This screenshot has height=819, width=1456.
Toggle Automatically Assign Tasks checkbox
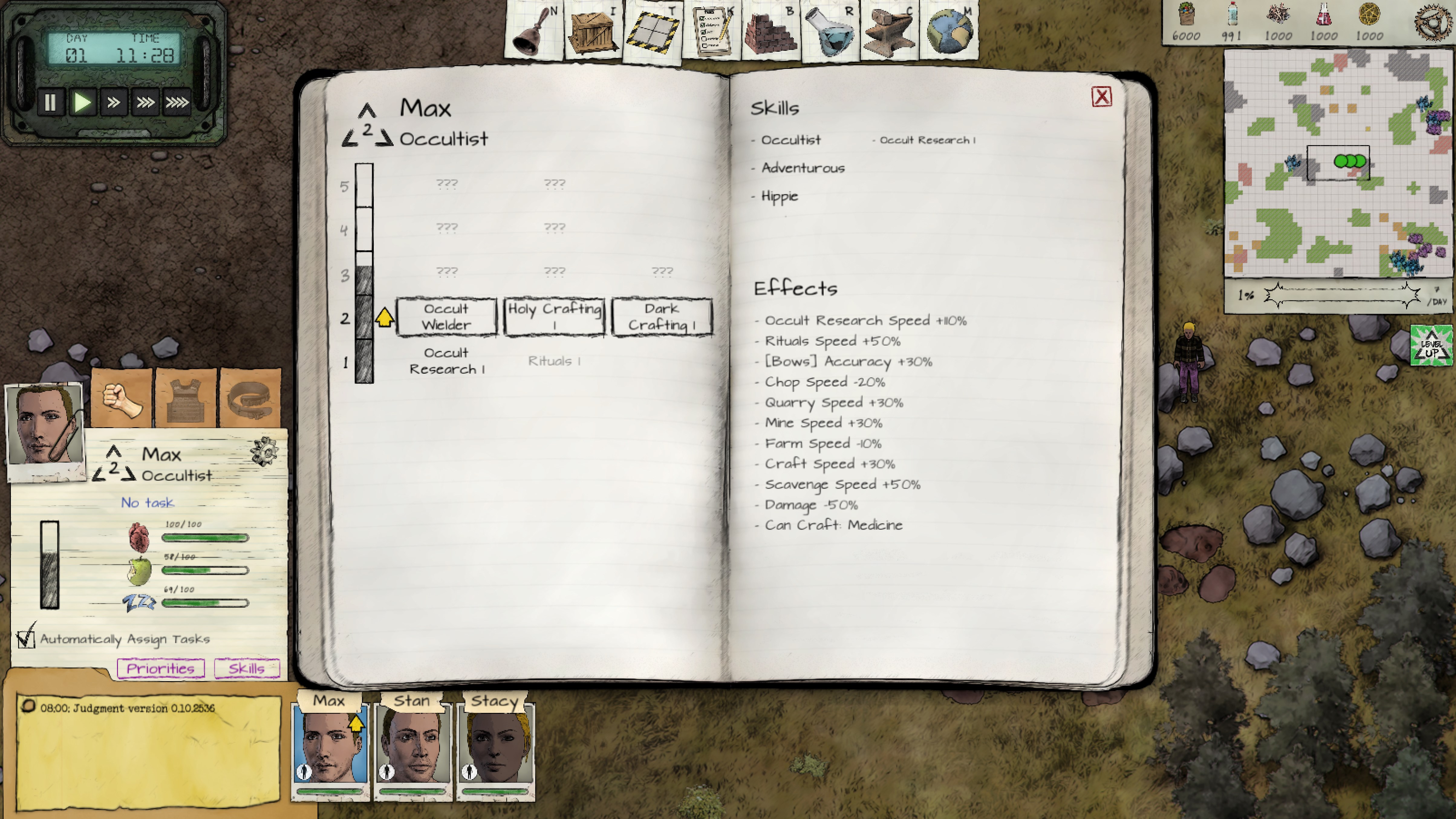tap(26, 639)
